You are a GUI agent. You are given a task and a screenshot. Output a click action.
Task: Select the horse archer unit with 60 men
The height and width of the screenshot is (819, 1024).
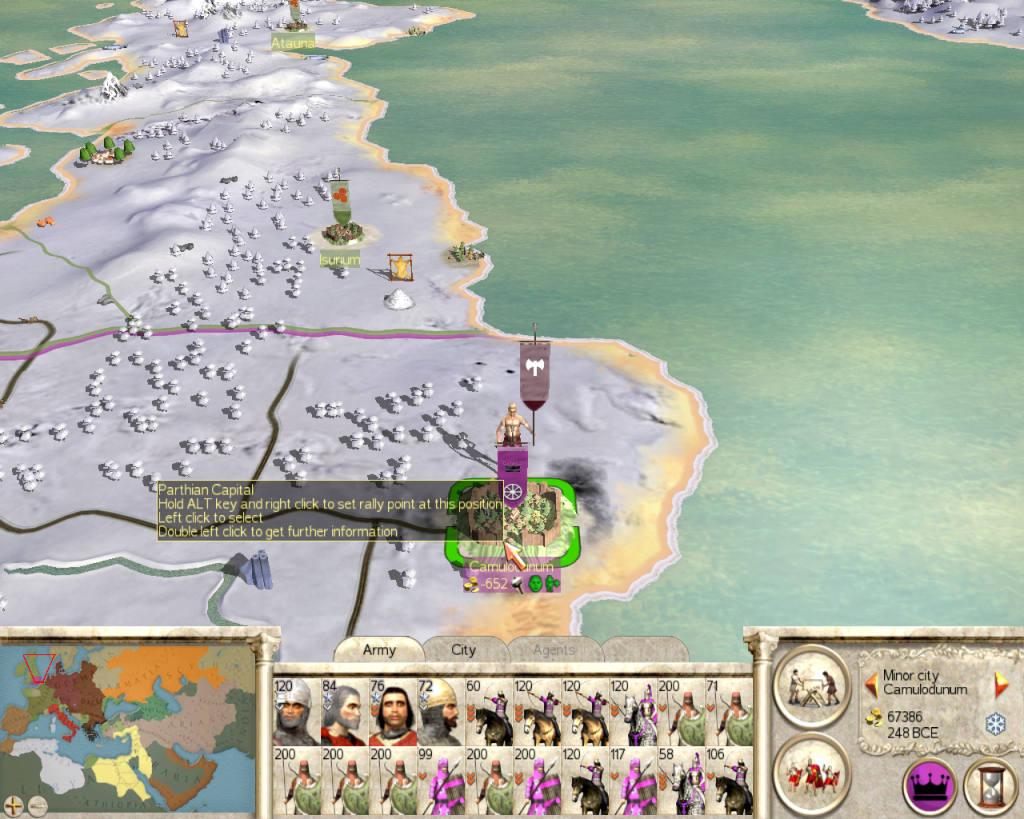point(488,713)
